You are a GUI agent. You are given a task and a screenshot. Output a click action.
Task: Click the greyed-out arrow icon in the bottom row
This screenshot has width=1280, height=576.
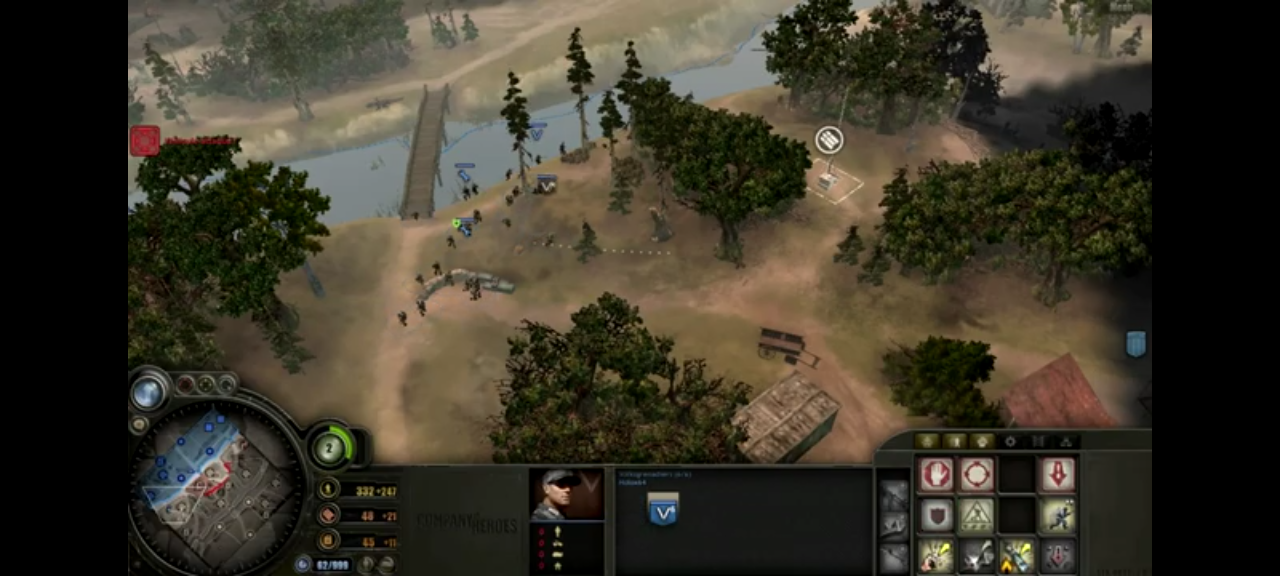[x=1057, y=556]
